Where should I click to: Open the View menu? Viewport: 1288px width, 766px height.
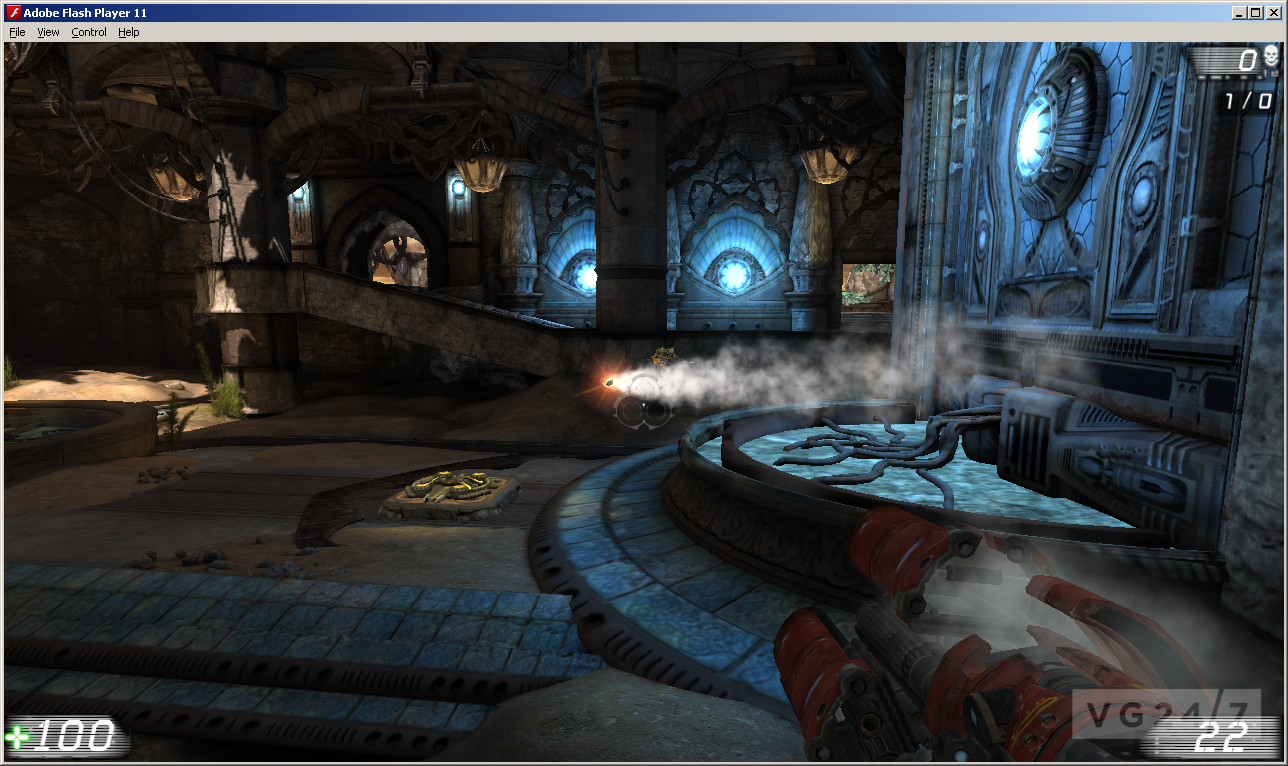(x=48, y=31)
